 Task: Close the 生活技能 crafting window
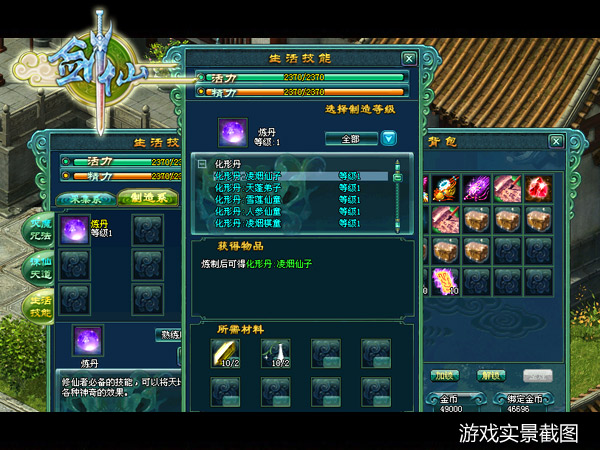[x=408, y=59]
